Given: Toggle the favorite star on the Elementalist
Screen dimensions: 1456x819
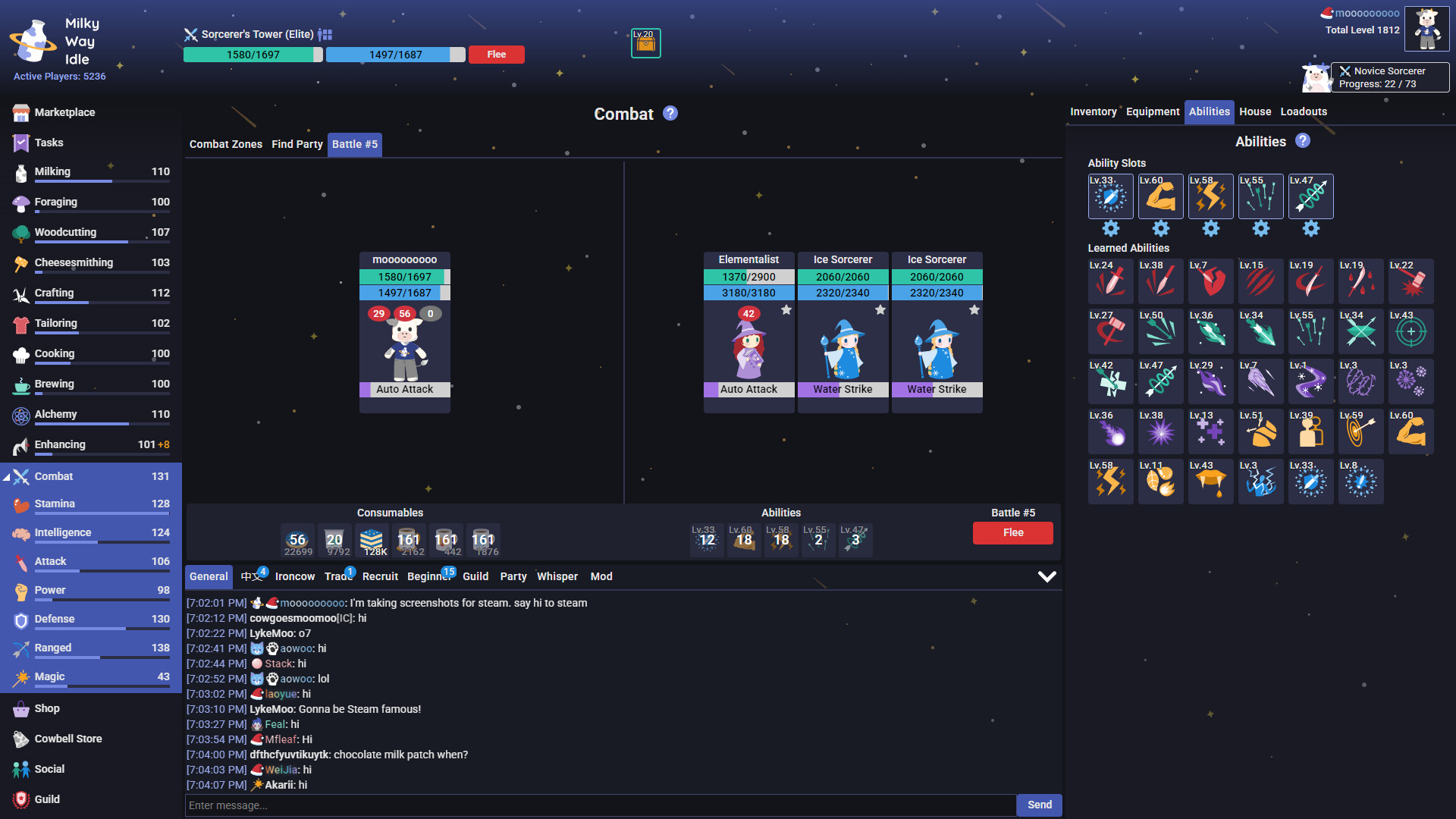Looking at the screenshot, I should pos(786,310).
